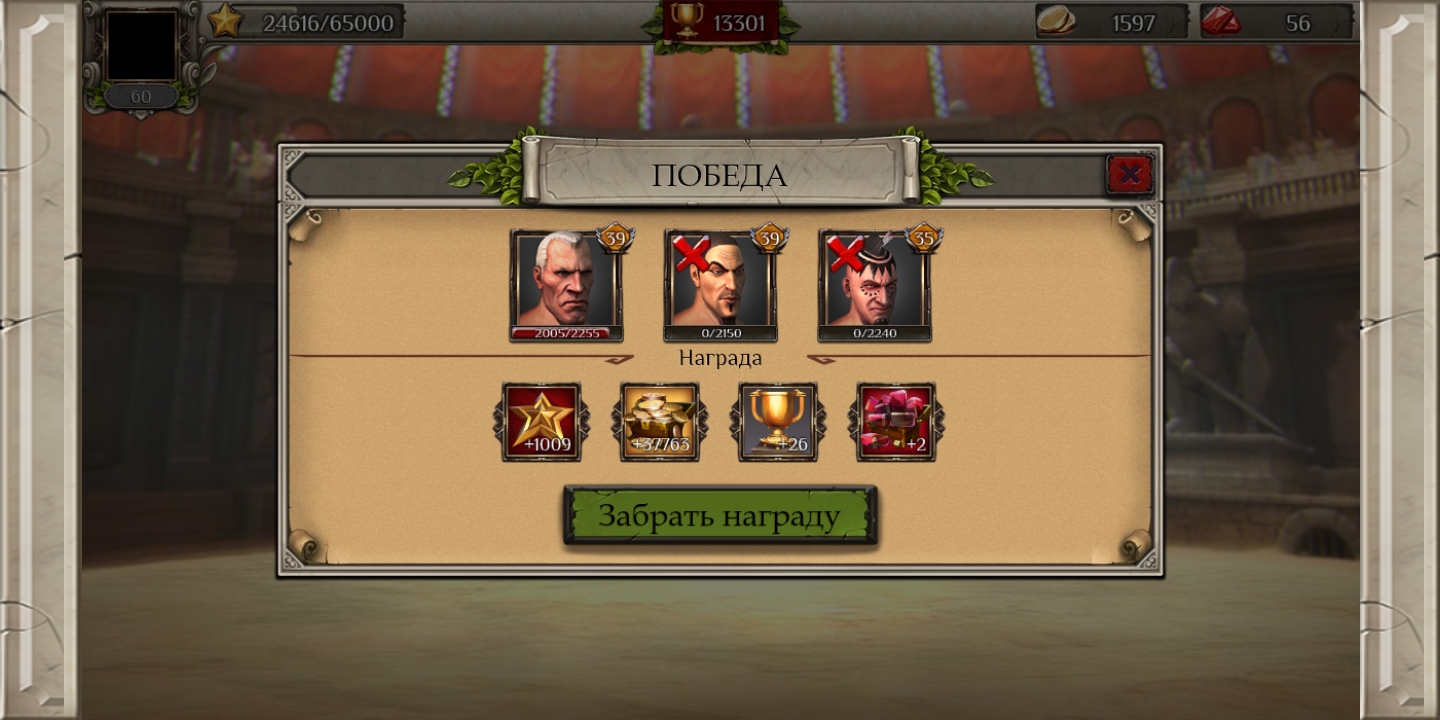The image size is (1440, 720).
Task: Select the defeated dark-haired level 39 gladiator
Action: 720,284
